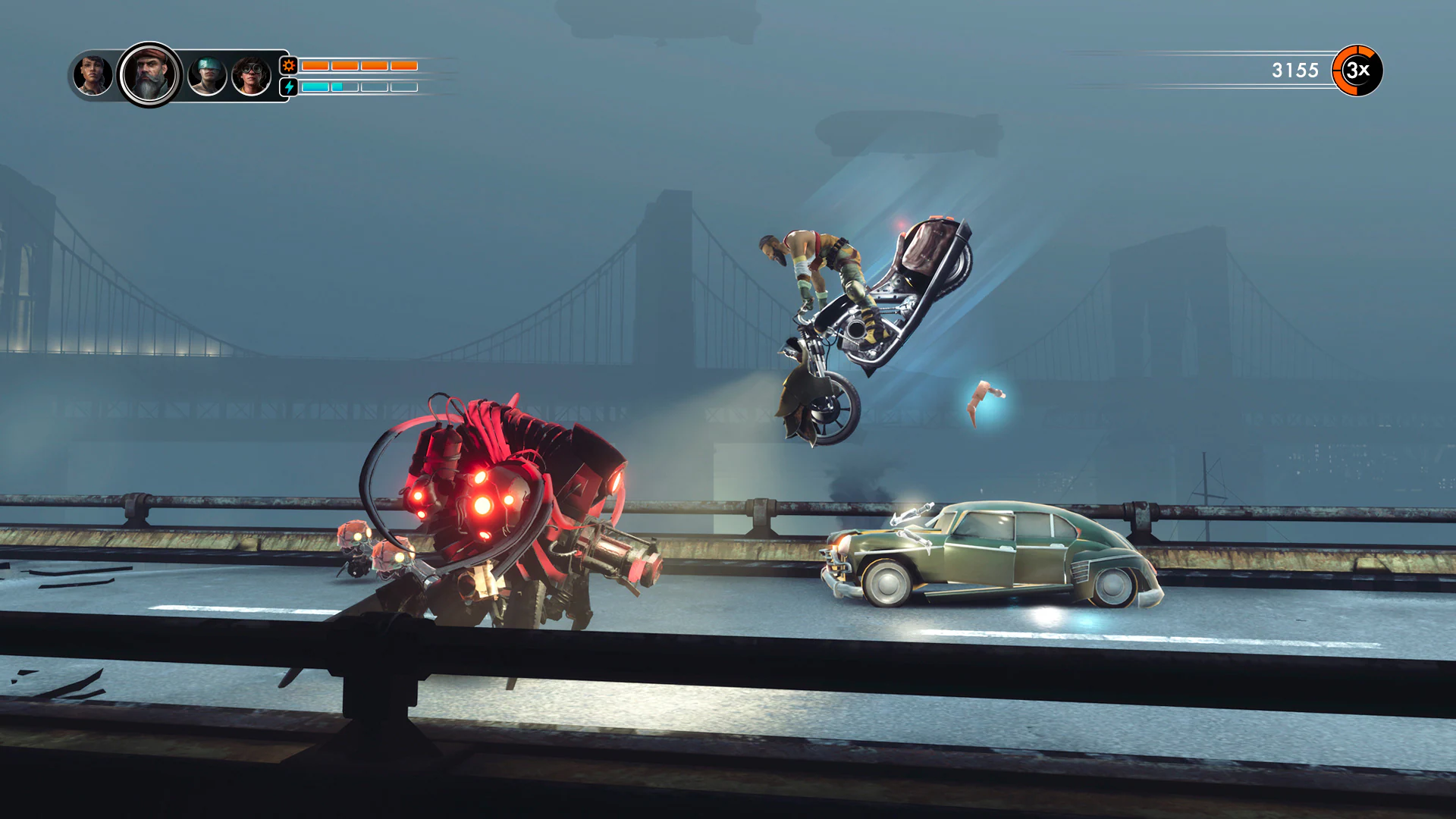This screenshot has height=819, width=1456.
Task: Click the 3x score multiplier badge
Action: tap(1358, 71)
